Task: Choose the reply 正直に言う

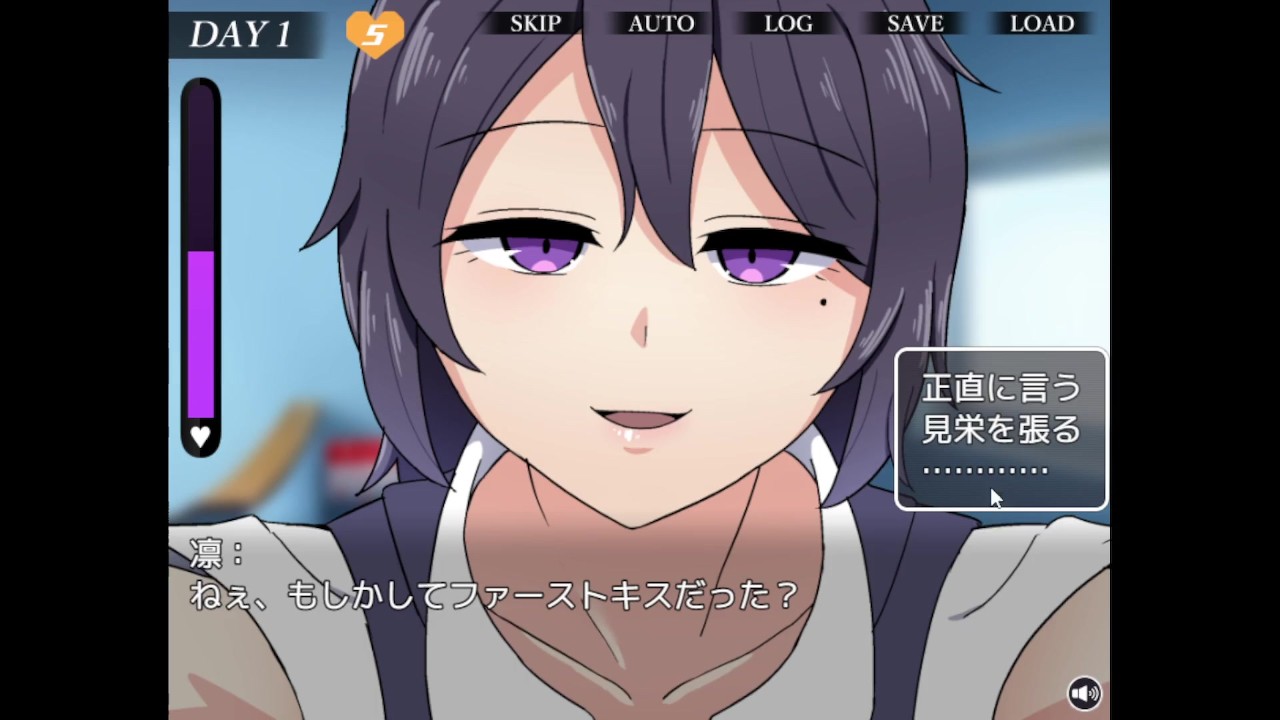Action: [1001, 387]
